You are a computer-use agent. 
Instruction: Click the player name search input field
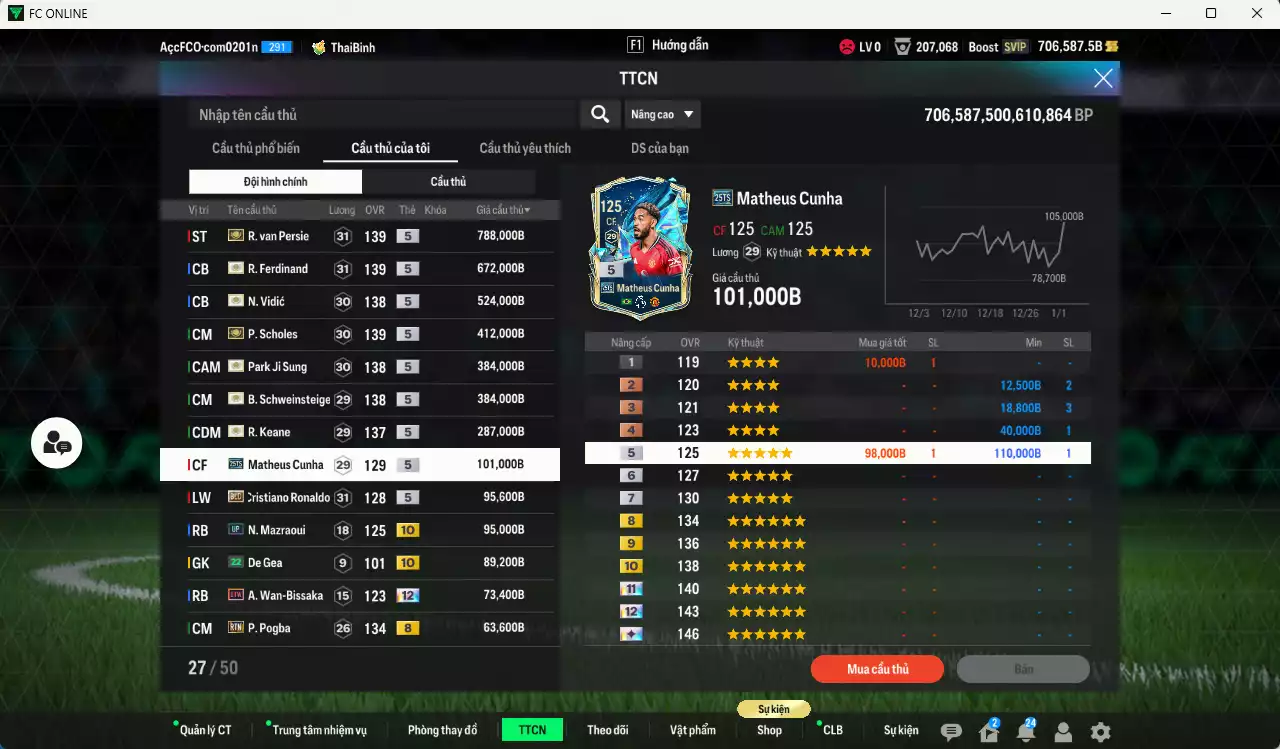pyautogui.click(x=380, y=114)
